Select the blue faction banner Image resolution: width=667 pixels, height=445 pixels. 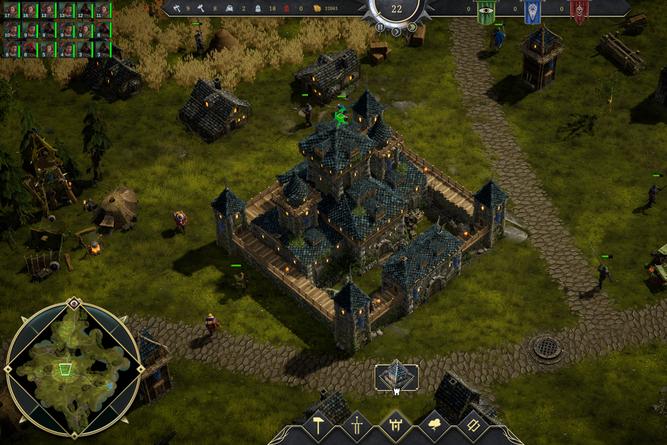coord(533,12)
